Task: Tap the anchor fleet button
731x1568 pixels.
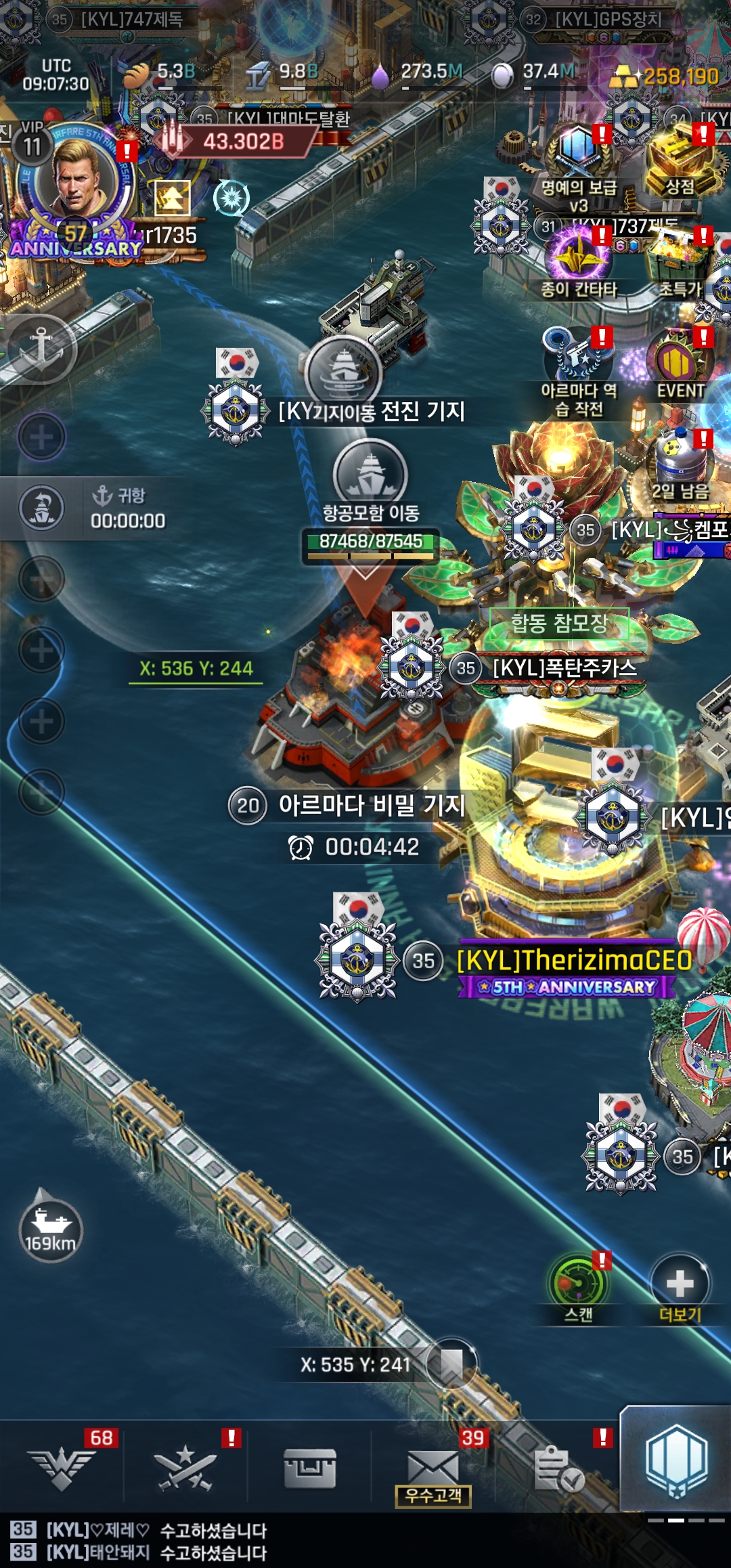Action: pos(41,348)
